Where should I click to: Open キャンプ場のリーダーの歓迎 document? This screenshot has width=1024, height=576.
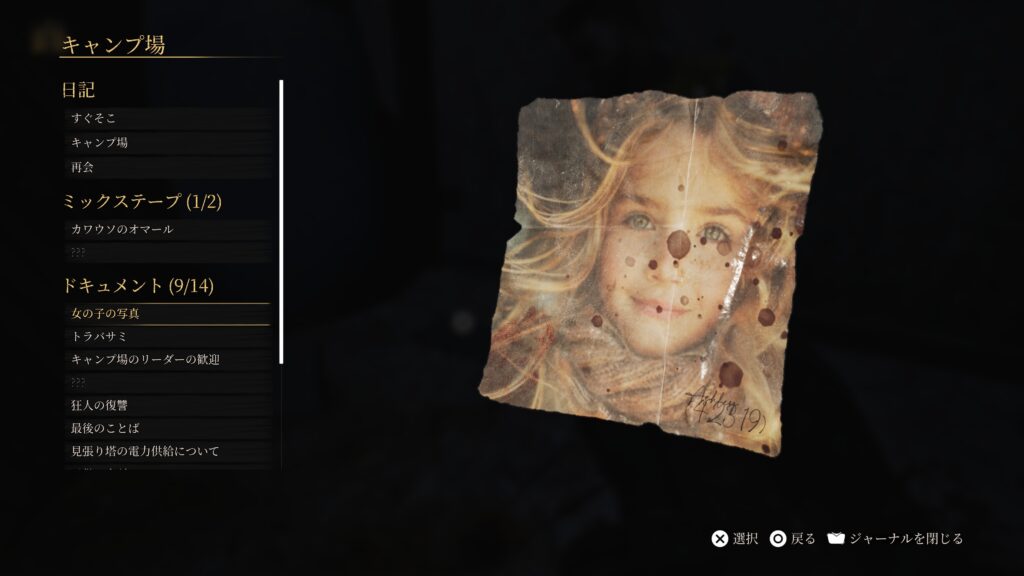point(165,359)
